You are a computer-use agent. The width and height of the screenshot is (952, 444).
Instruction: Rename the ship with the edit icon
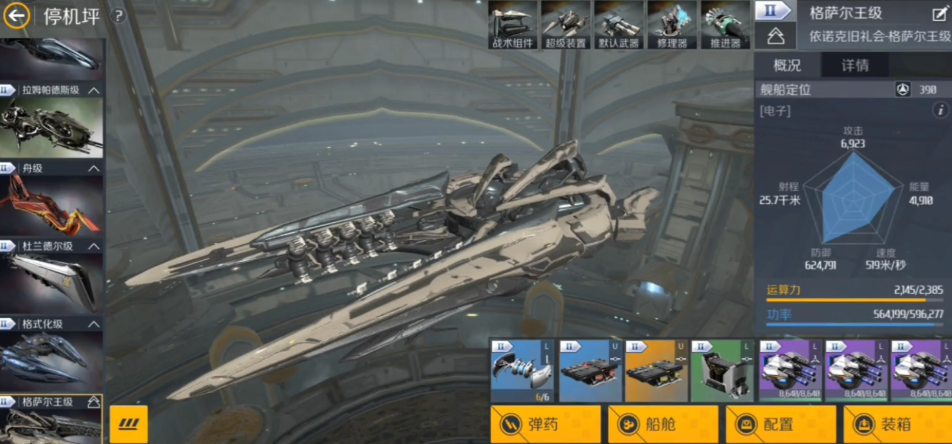(938, 15)
